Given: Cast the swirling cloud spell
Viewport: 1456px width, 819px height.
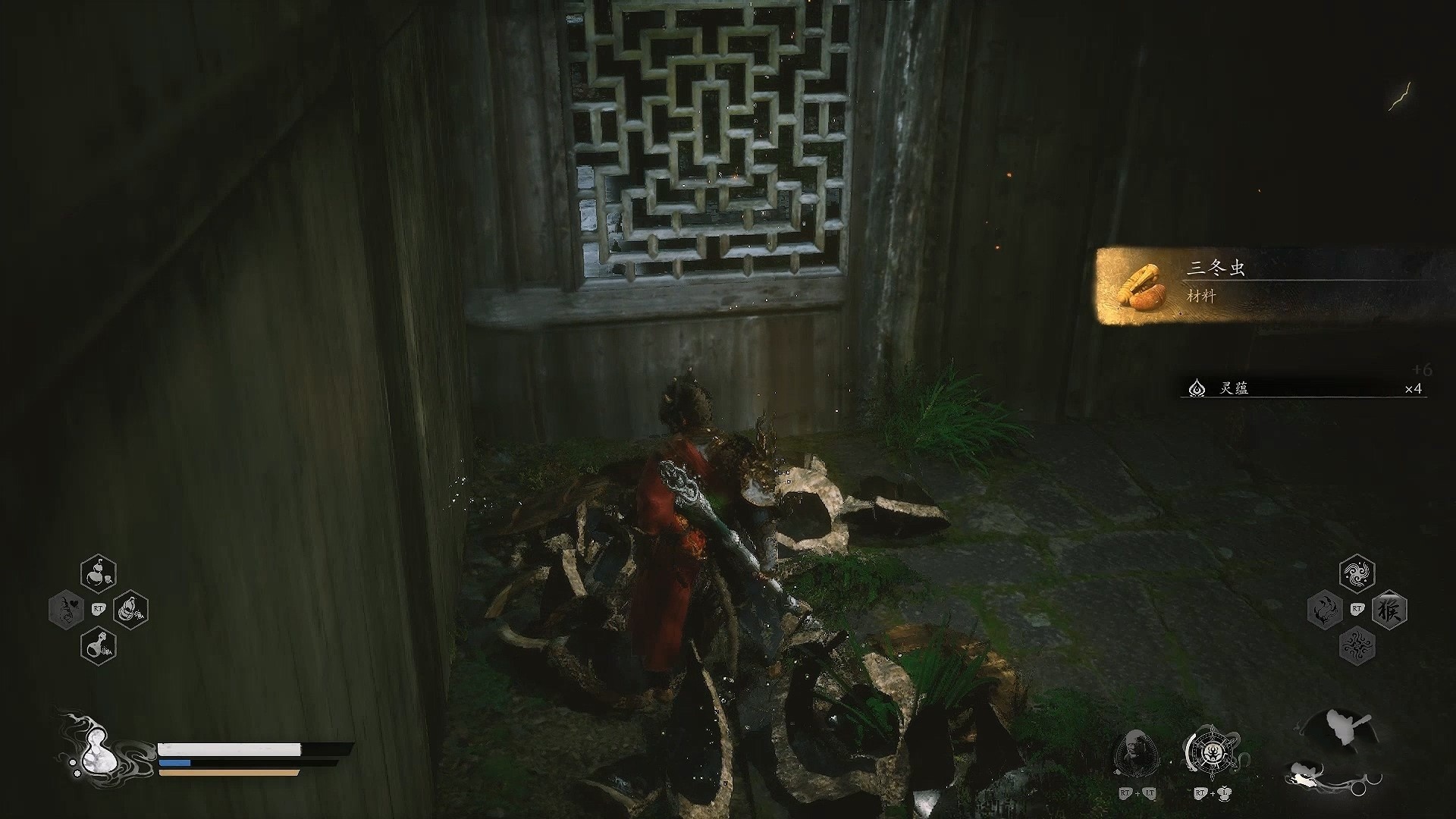Looking at the screenshot, I should pos(1357,574).
